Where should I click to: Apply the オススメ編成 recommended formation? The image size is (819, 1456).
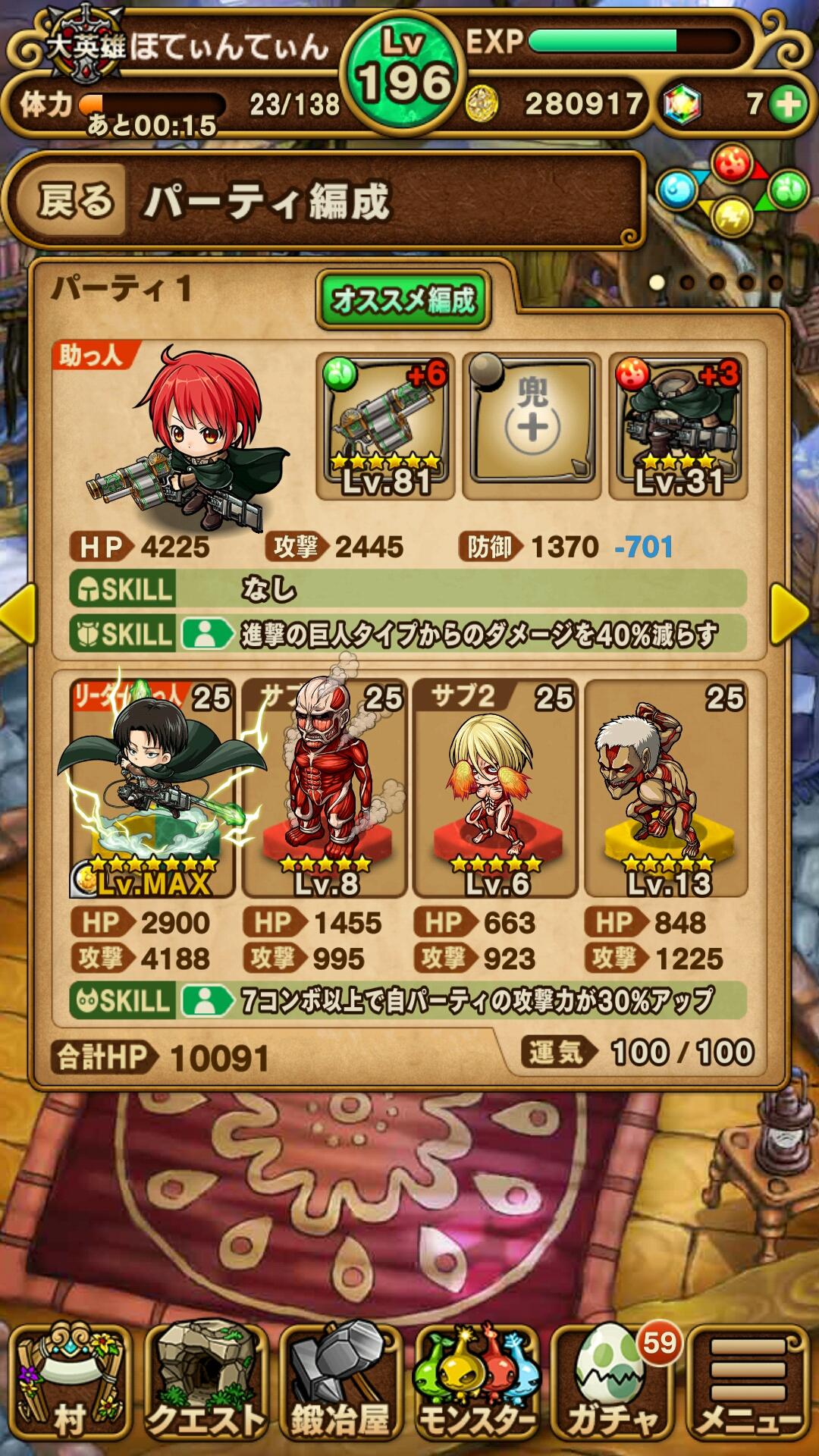tap(403, 300)
